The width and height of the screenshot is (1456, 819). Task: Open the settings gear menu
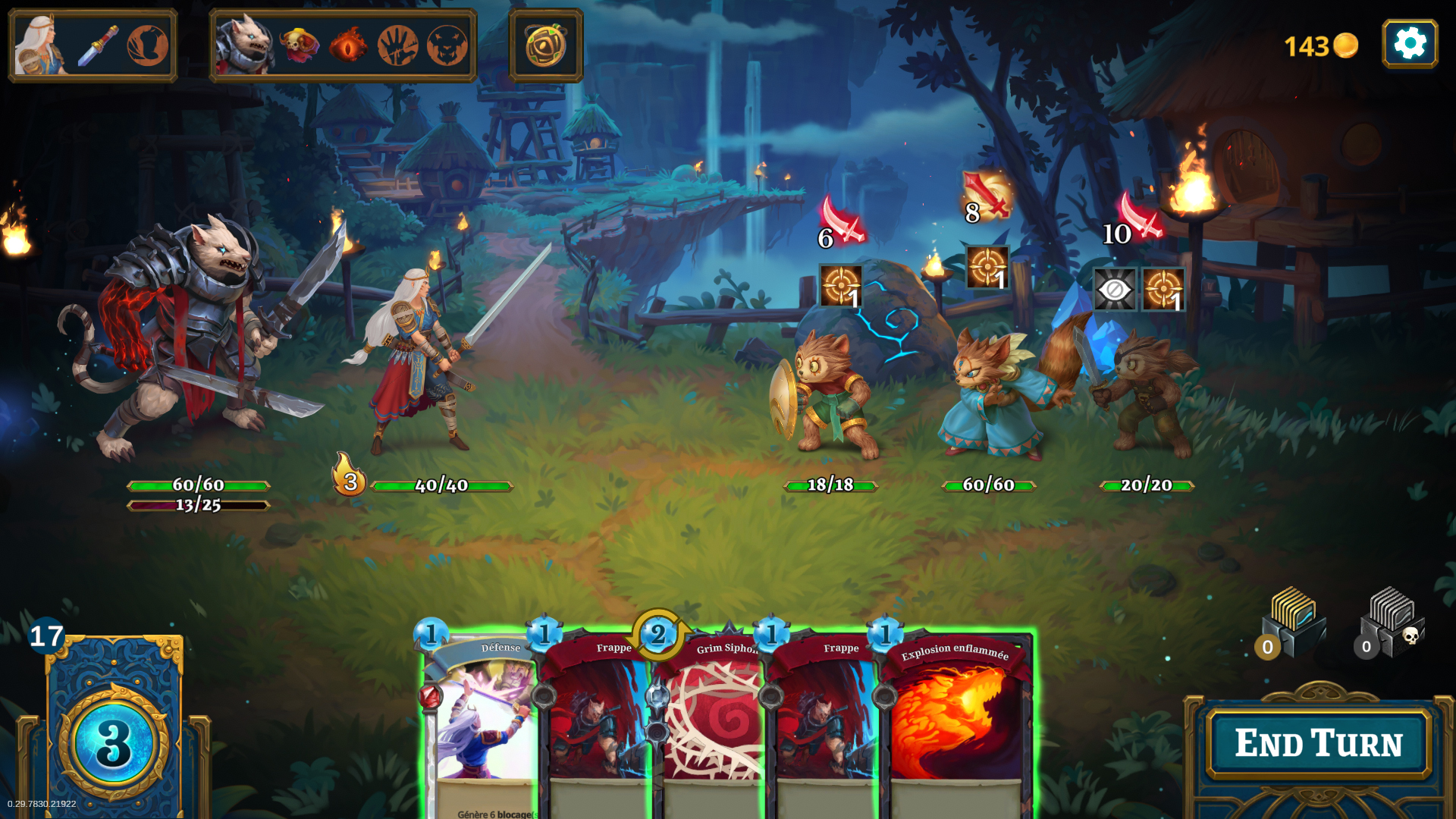pos(1410,44)
